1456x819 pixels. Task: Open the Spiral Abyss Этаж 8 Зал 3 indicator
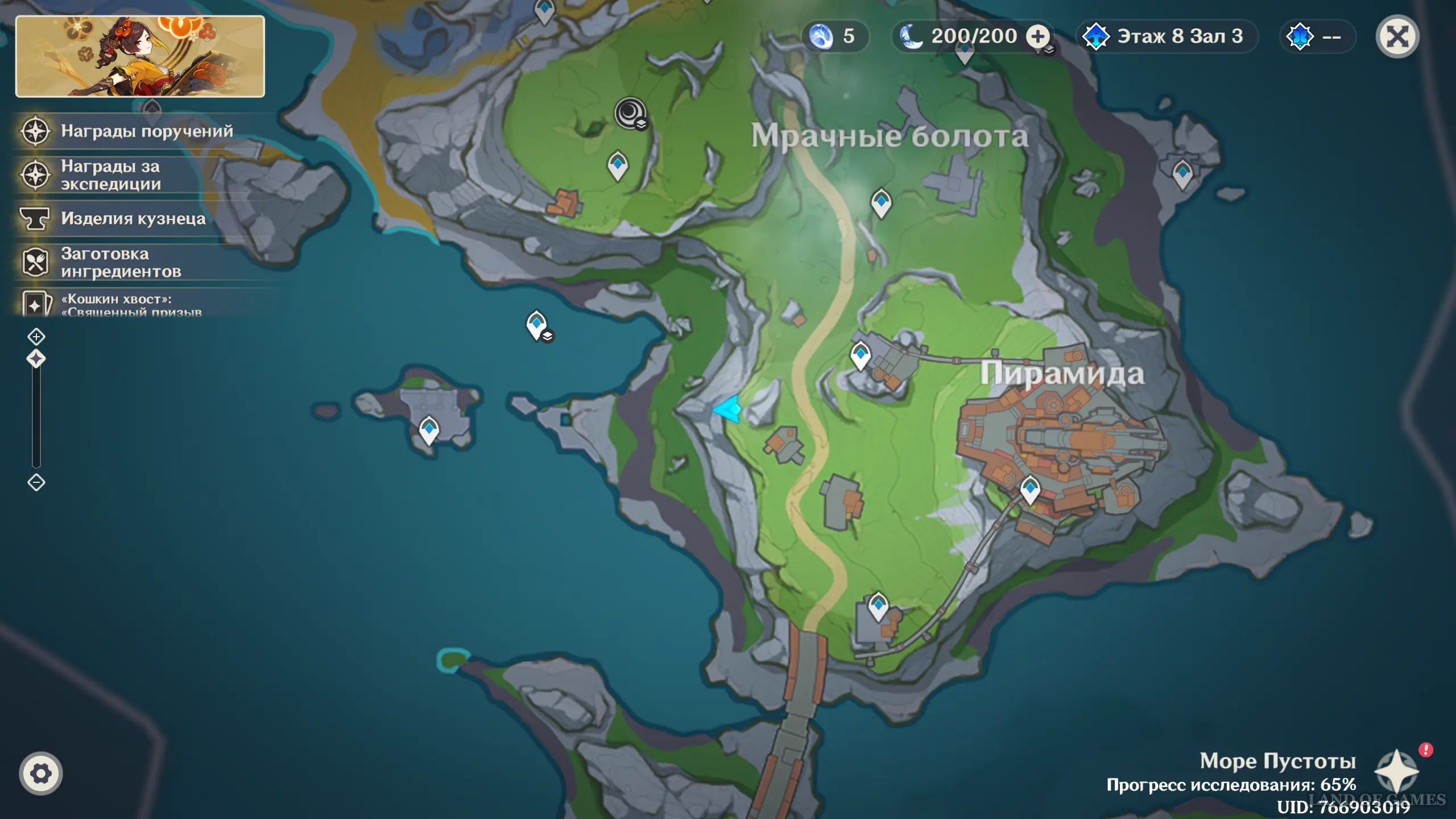[x=1167, y=37]
